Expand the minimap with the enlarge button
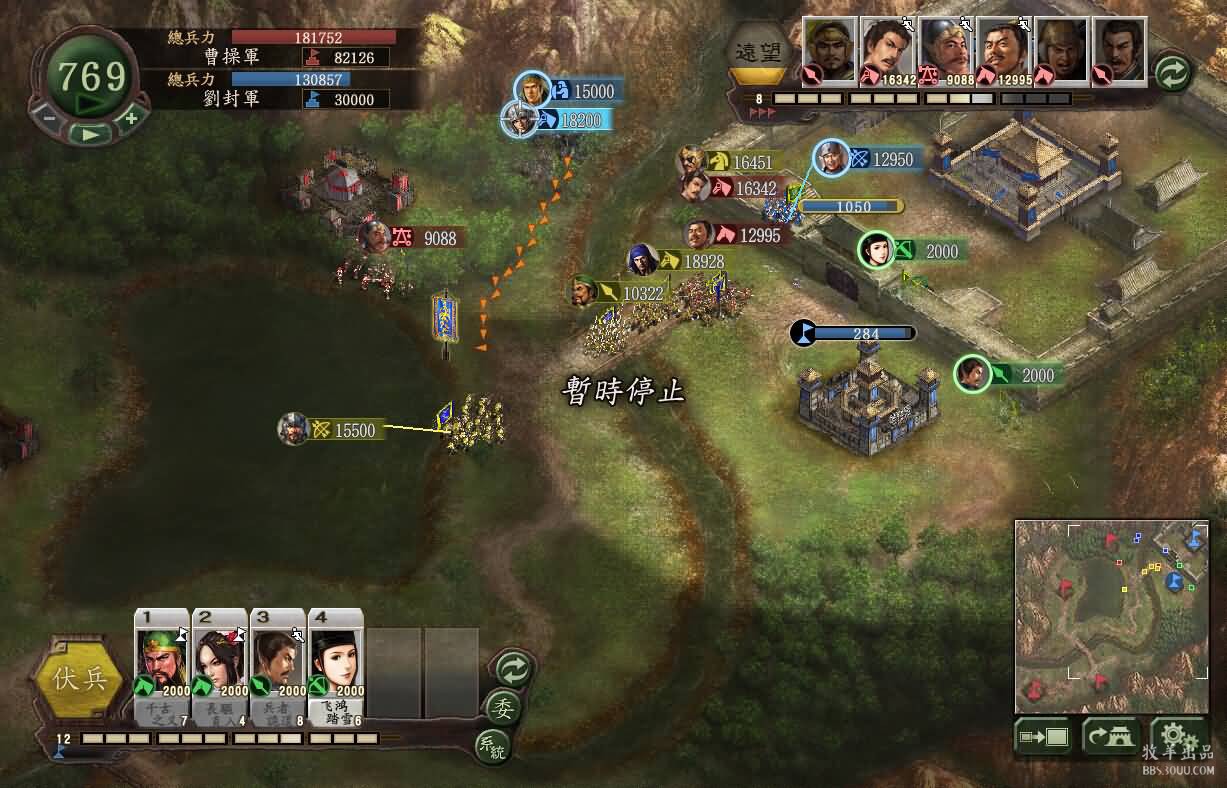 [x=1043, y=737]
